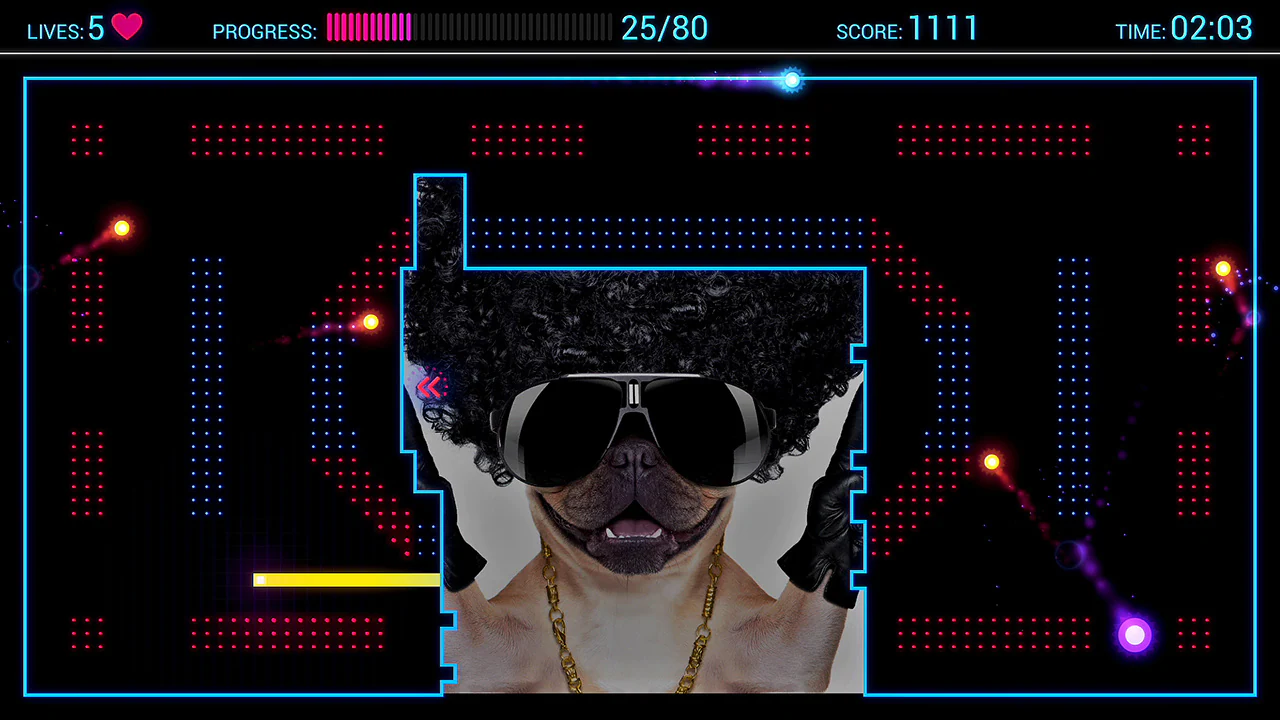
Task: Click the blue spark on the top border
Action: (x=791, y=80)
